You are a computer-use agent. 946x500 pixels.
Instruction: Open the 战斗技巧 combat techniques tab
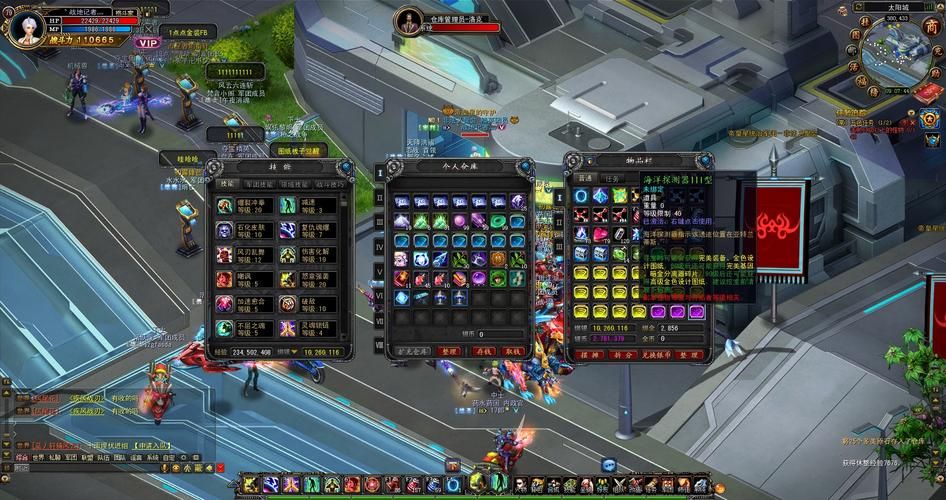[329, 184]
